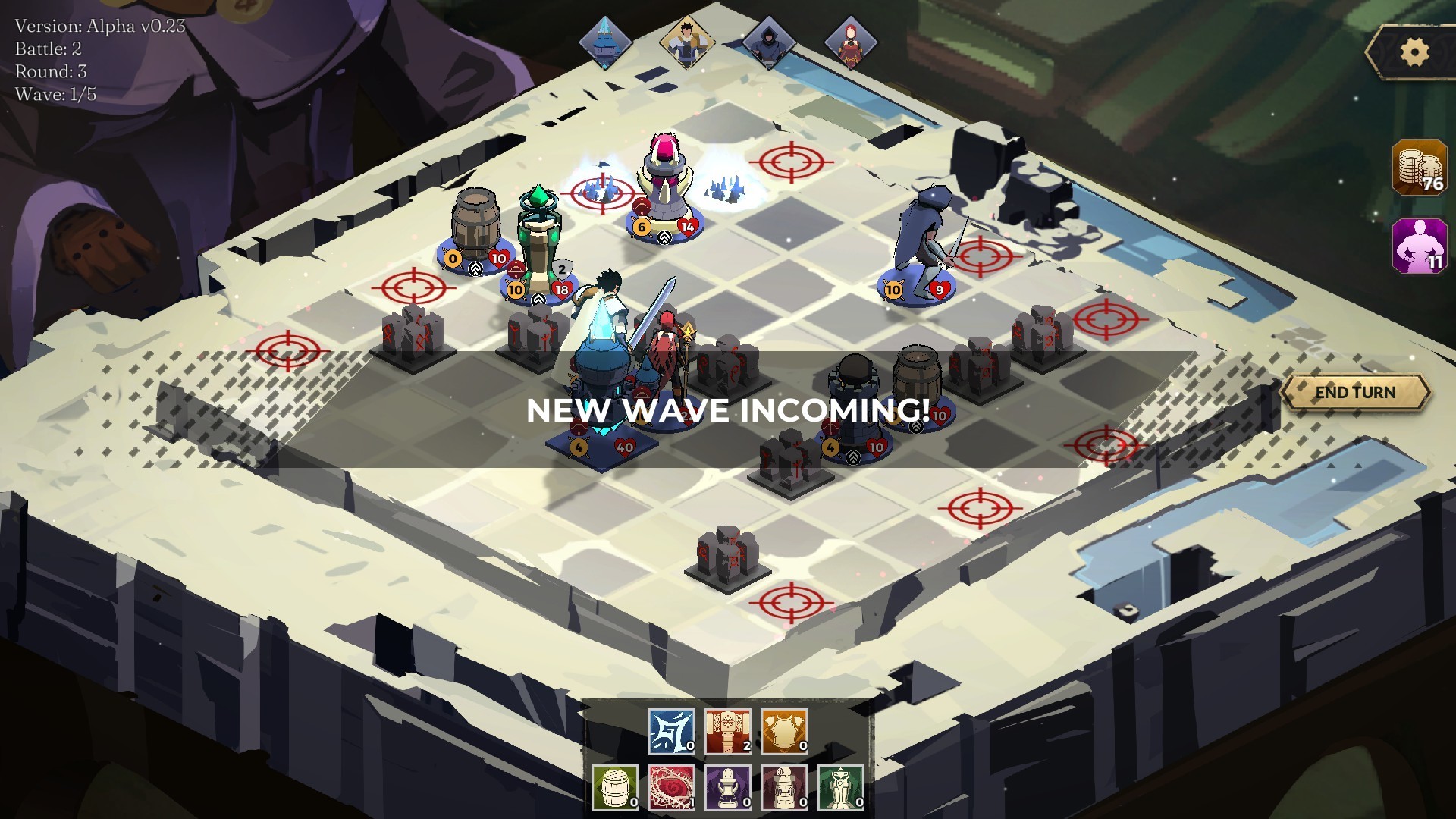Select the barrel item icon
Viewport: 1456px width, 819px height.
pos(616,787)
